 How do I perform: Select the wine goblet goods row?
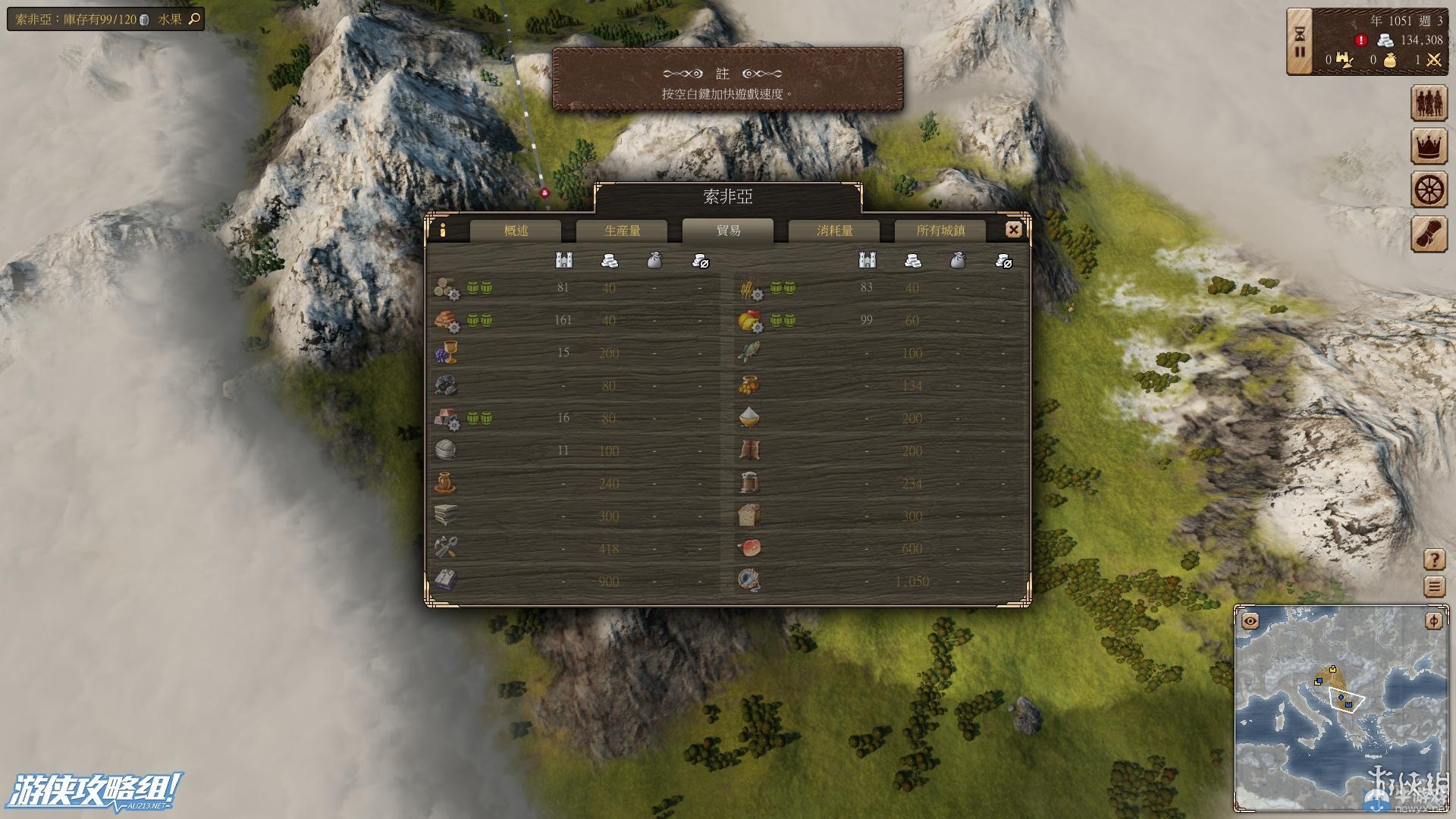pos(446,353)
